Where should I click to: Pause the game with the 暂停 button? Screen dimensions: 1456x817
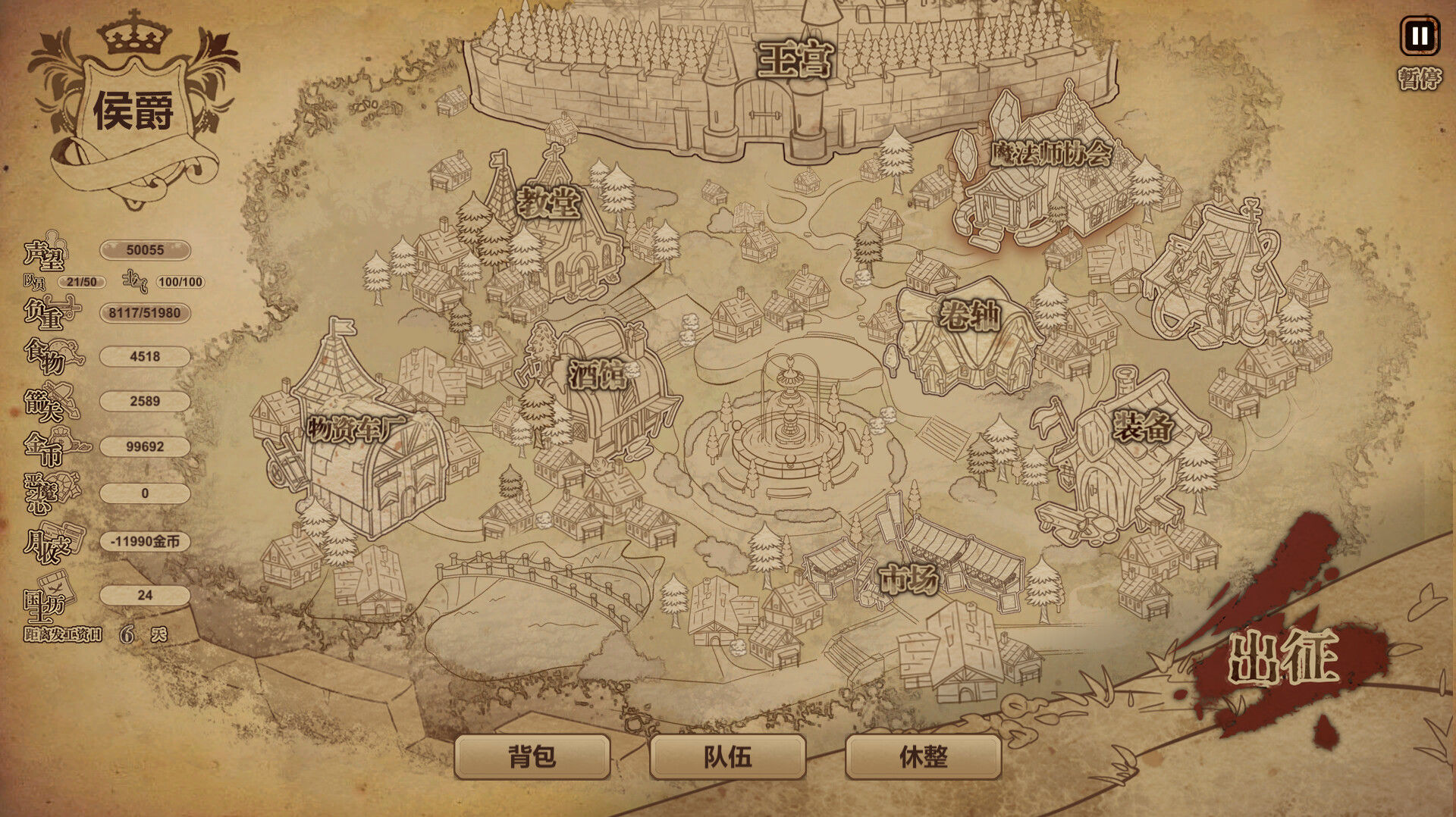[1419, 36]
